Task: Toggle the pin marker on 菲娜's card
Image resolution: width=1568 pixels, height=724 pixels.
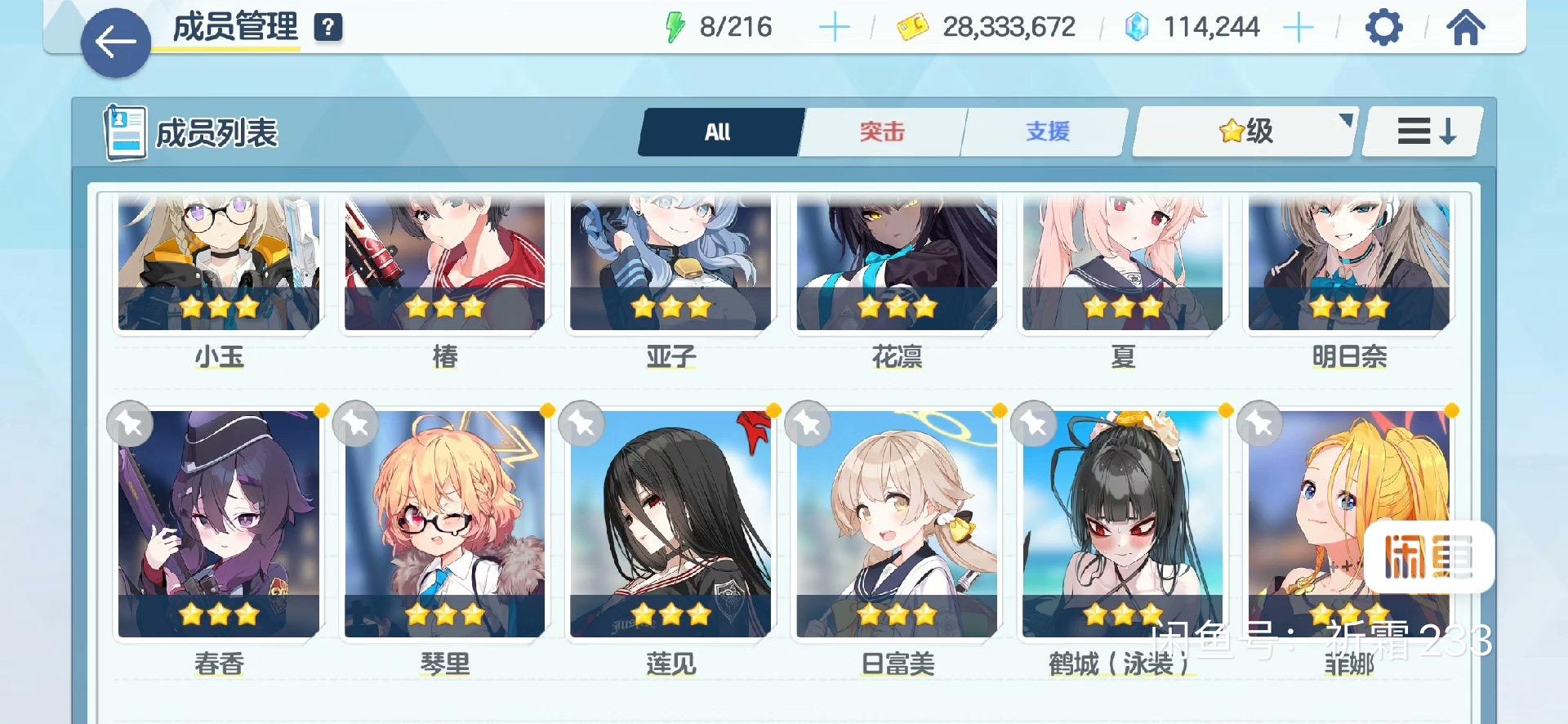Action: tap(1258, 424)
